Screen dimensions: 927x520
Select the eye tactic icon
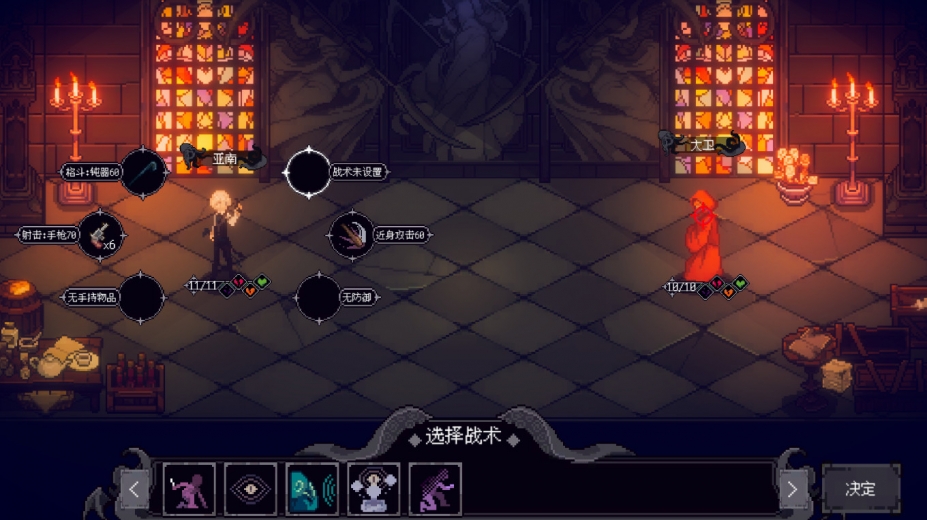(251, 489)
